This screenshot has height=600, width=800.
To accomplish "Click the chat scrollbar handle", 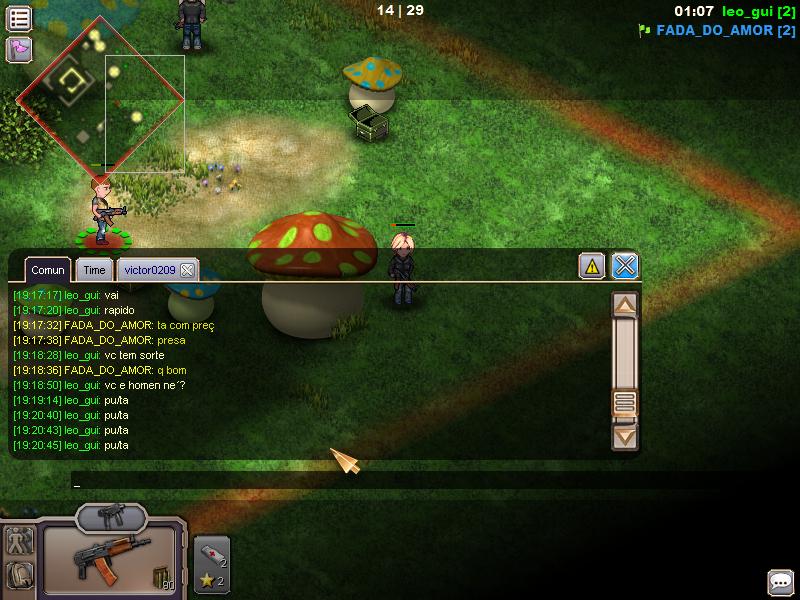I will [x=625, y=403].
